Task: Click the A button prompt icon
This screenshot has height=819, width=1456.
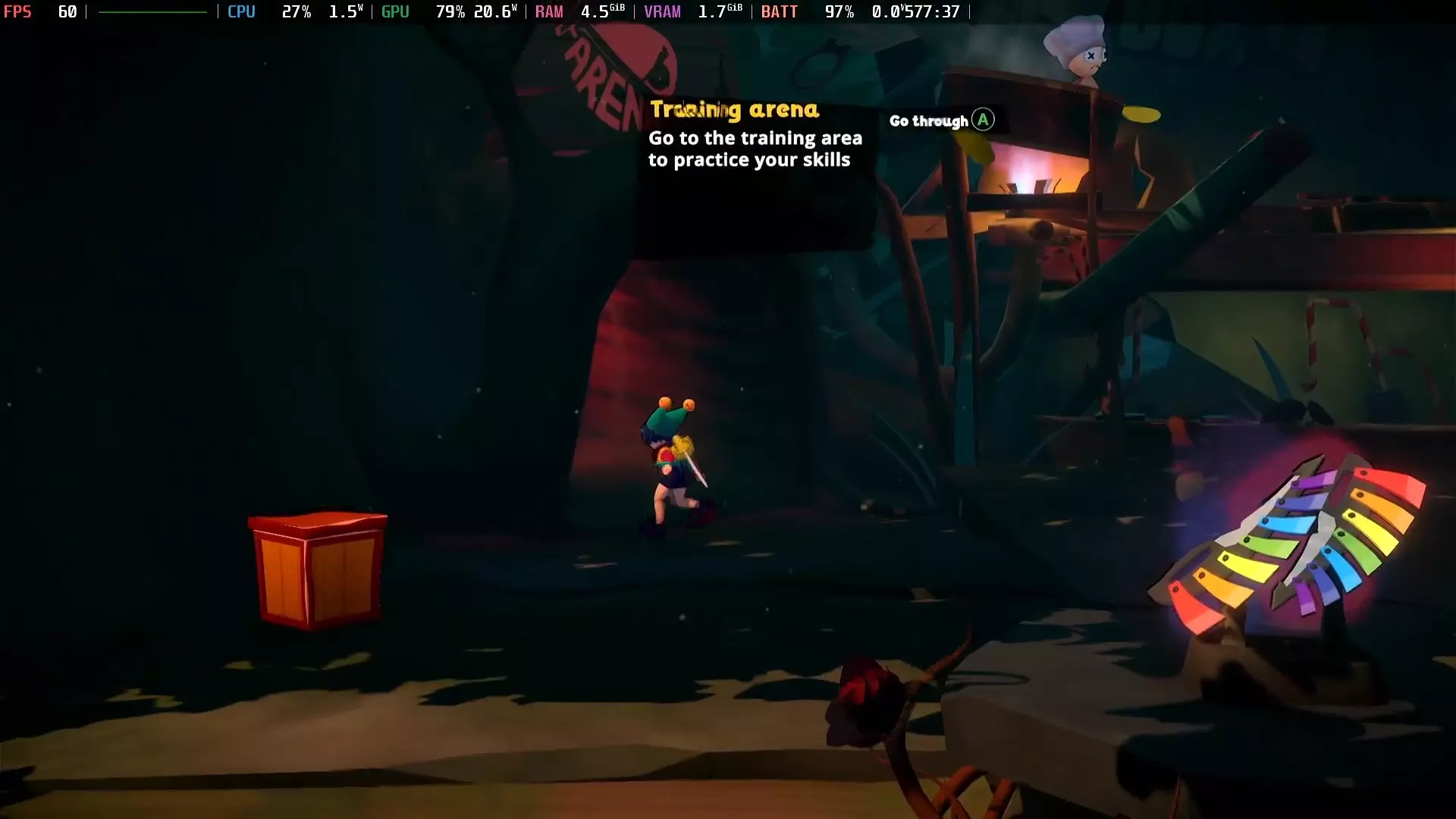Action: pyautogui.click(x=981, y=120)
